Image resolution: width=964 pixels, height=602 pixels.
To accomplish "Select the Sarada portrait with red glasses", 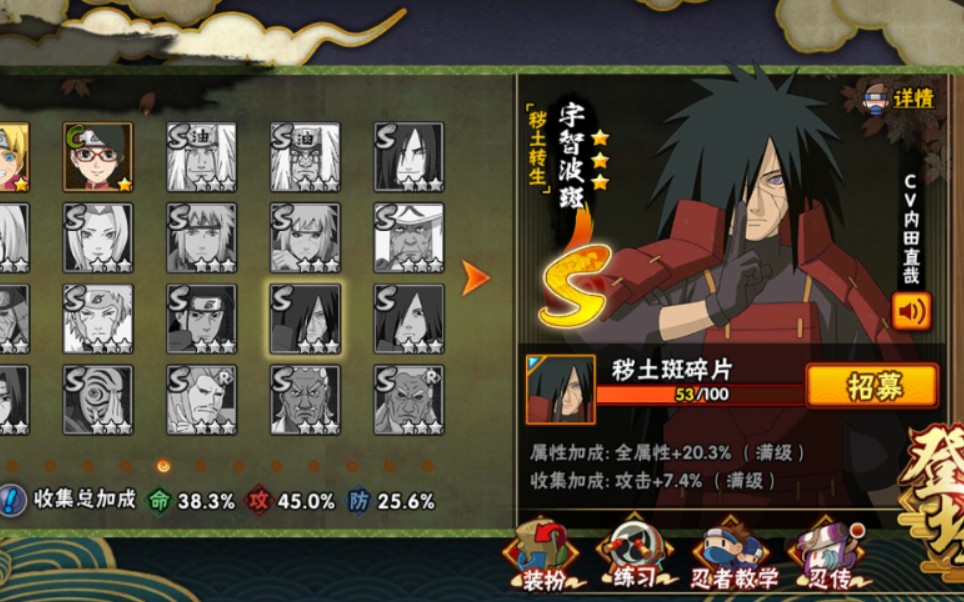I will (98, 157).
